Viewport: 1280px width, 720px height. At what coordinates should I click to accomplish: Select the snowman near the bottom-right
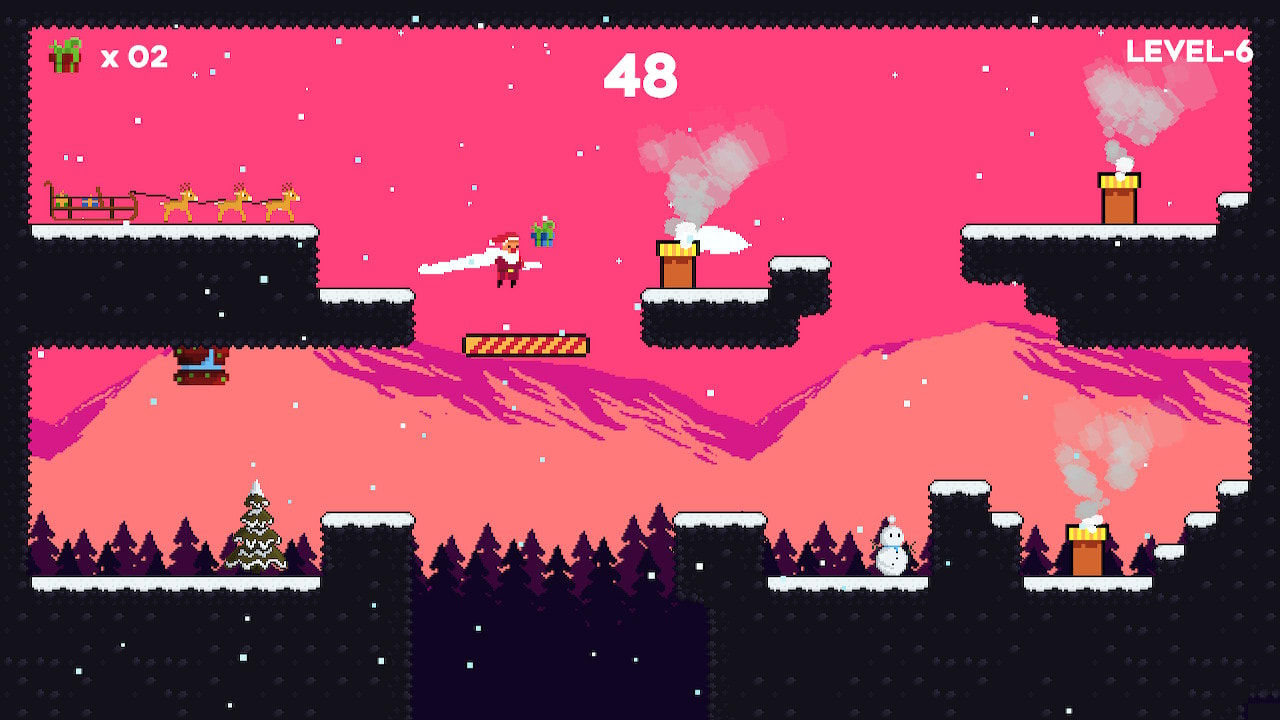click(x=890, y=548)
